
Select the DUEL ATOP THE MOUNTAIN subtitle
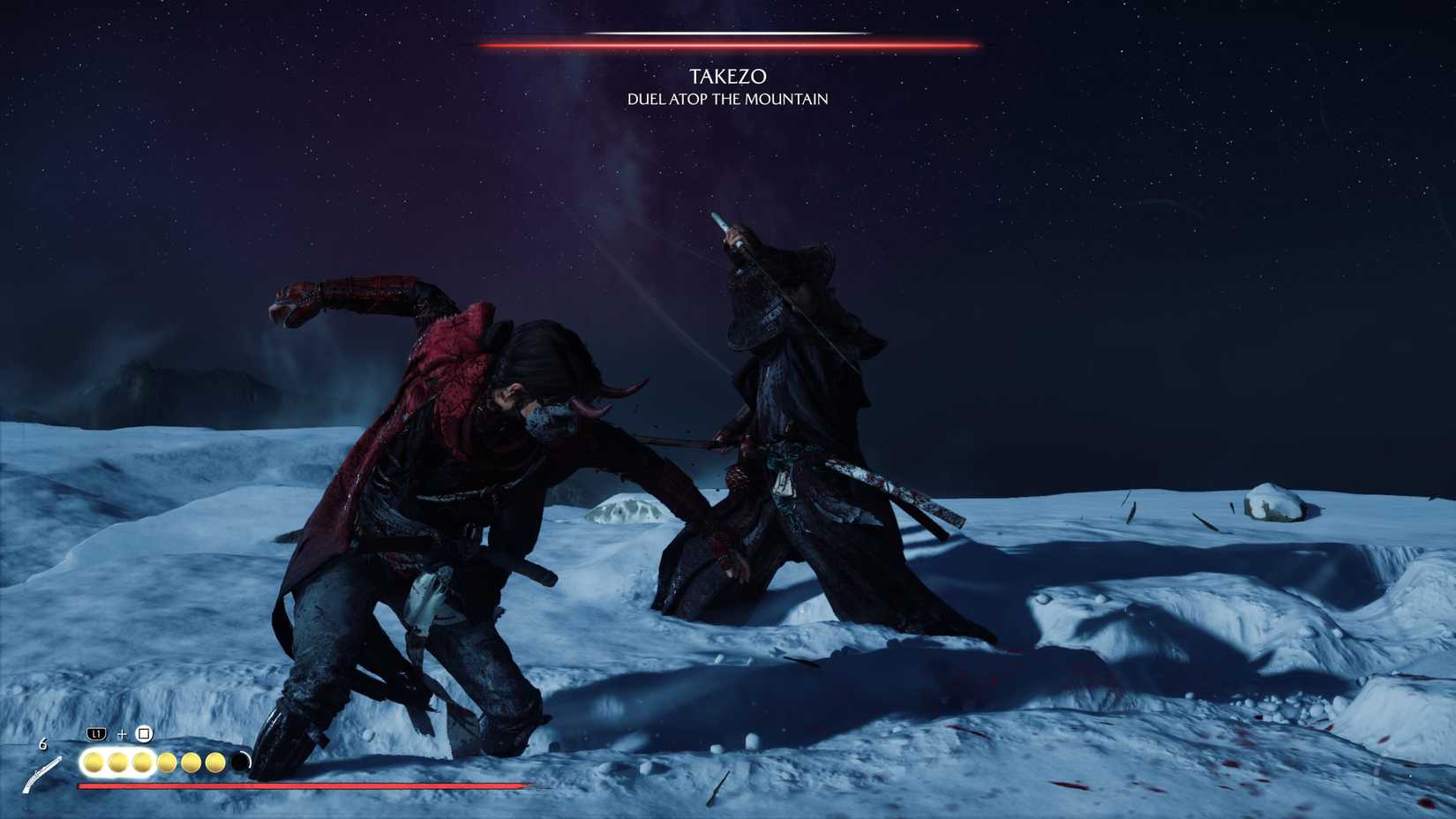tap(726, 101)
